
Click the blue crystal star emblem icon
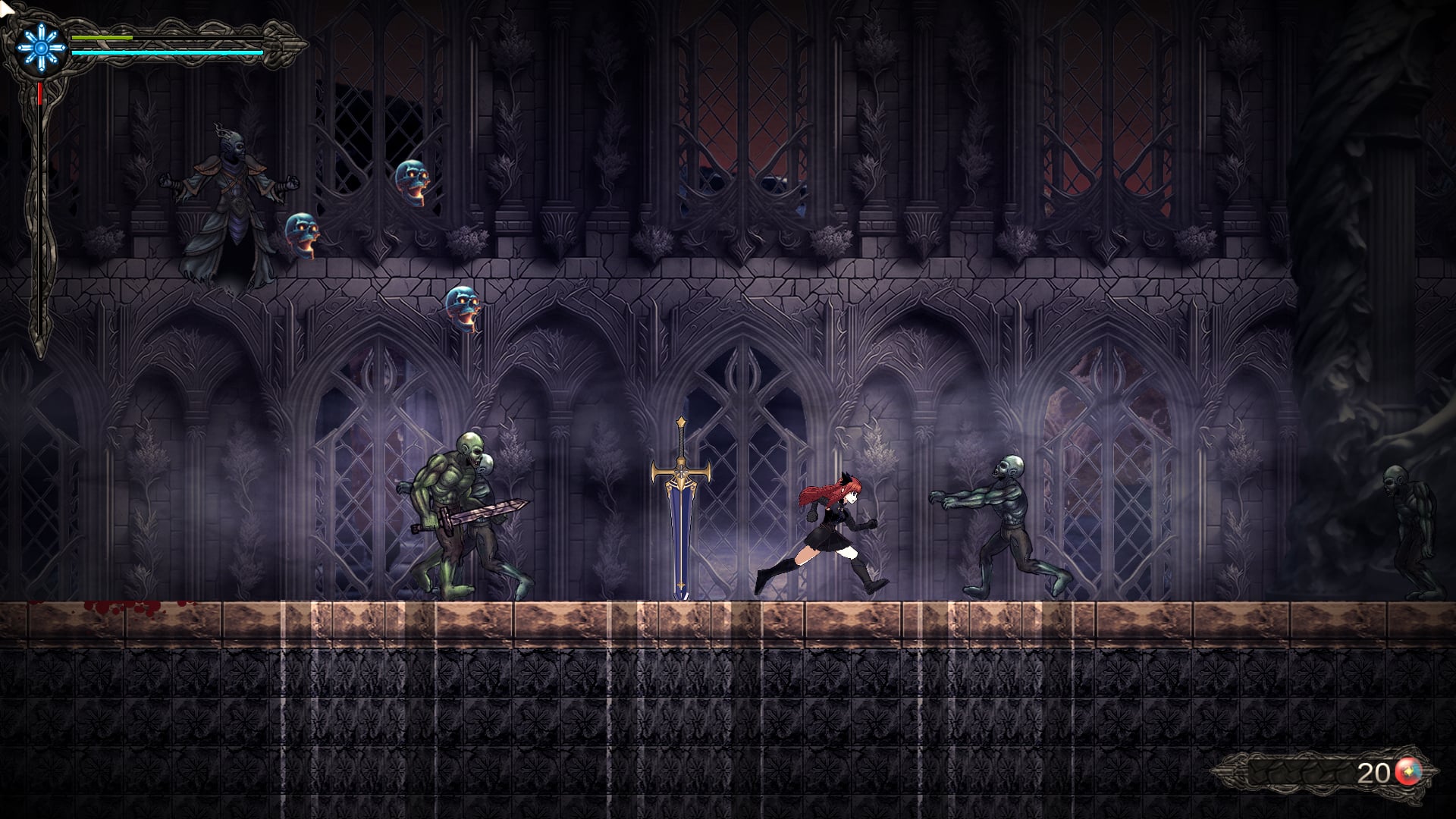pos(41,45)
